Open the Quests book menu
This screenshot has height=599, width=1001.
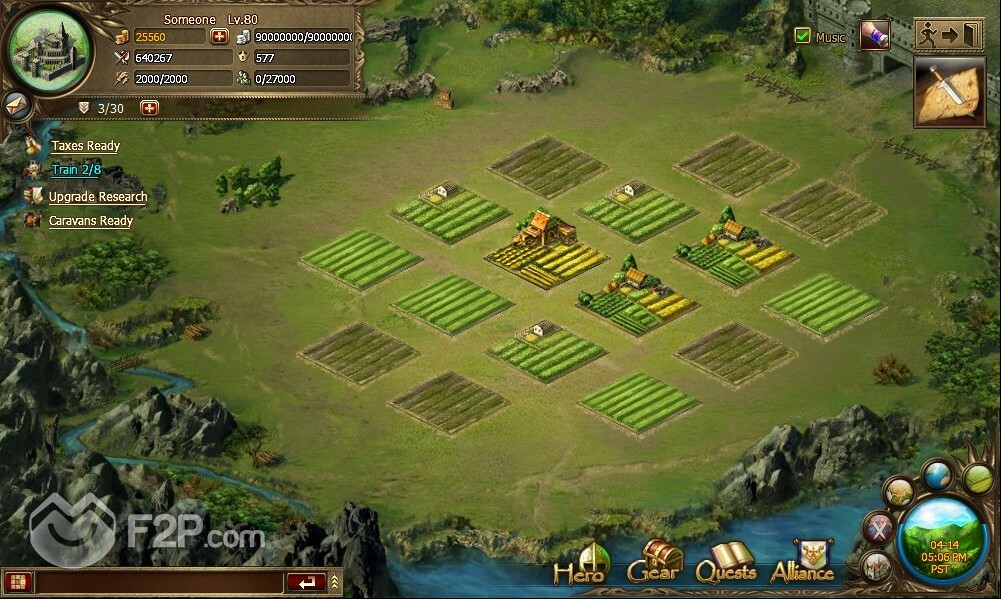726,564
